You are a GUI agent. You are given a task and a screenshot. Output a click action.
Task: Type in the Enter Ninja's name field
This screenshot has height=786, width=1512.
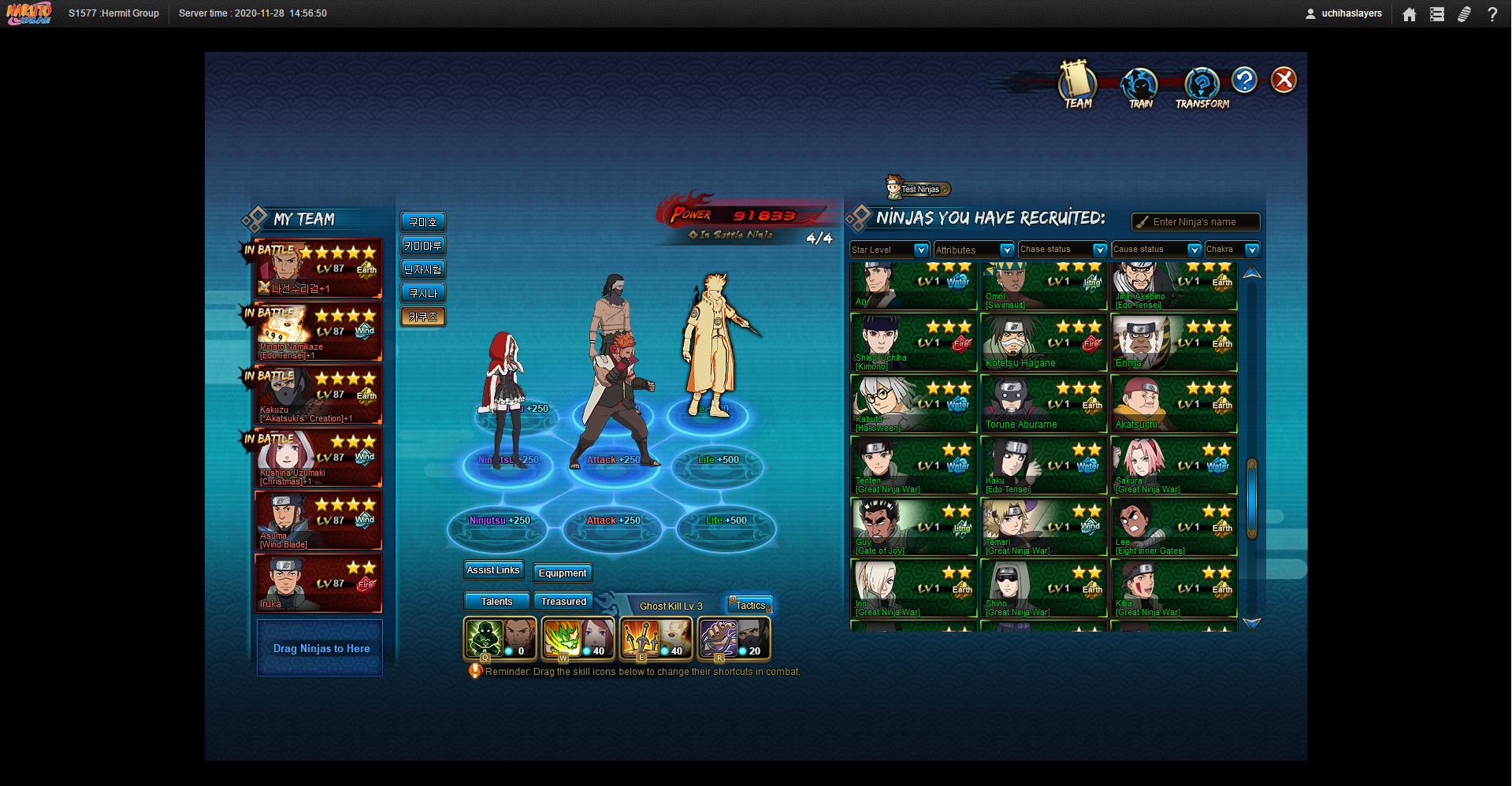pyautogui.click(x=1202, y=222)
